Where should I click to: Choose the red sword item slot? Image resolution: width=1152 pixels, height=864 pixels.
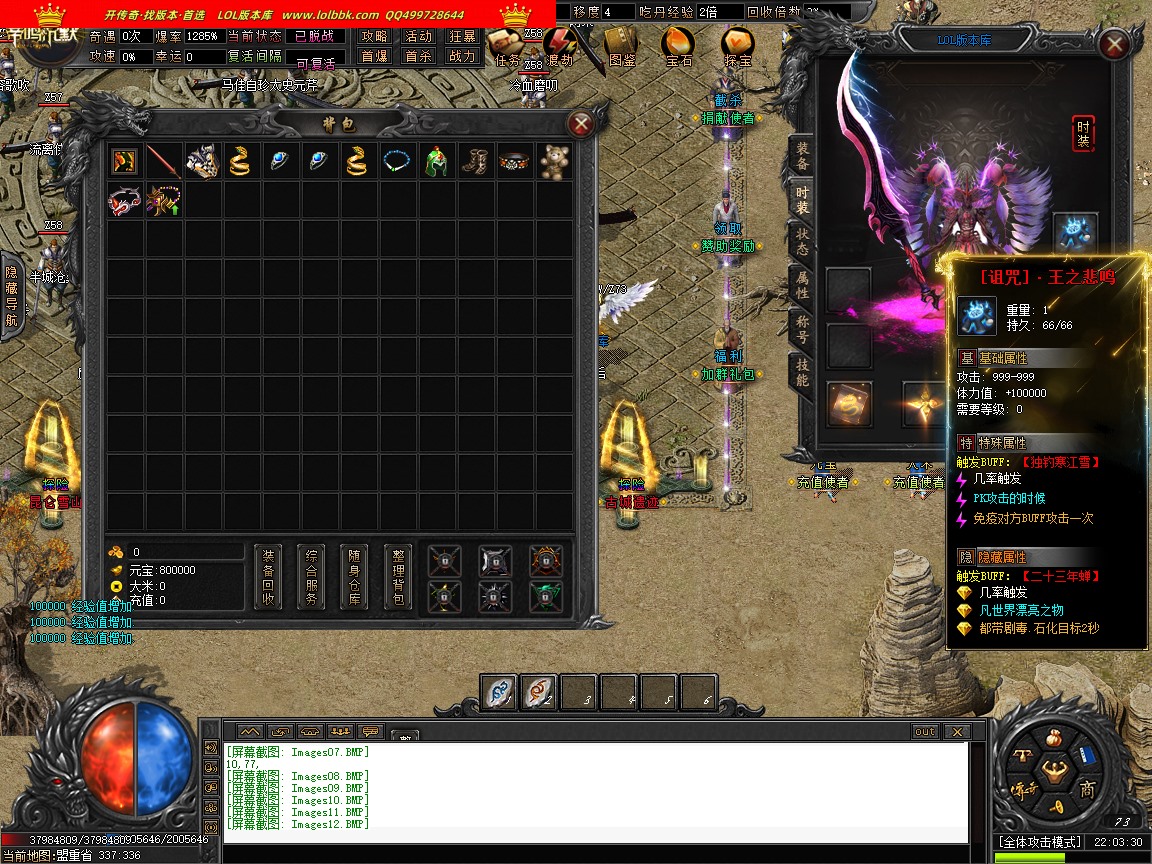point(164,161)
